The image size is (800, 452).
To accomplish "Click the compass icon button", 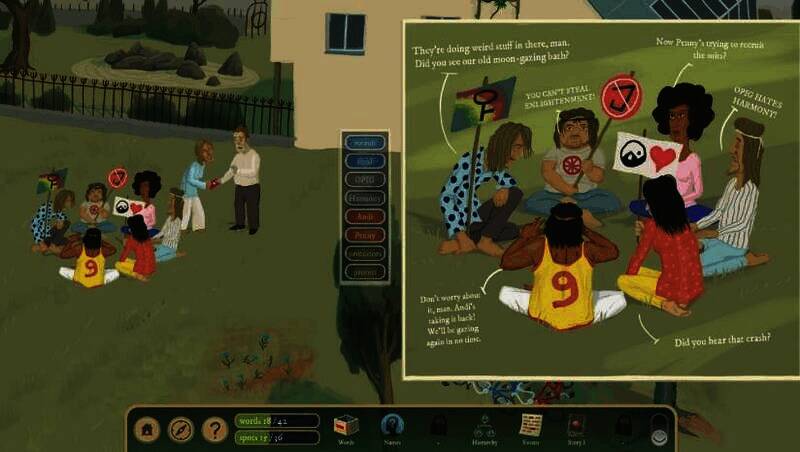I will click(181, 429).
